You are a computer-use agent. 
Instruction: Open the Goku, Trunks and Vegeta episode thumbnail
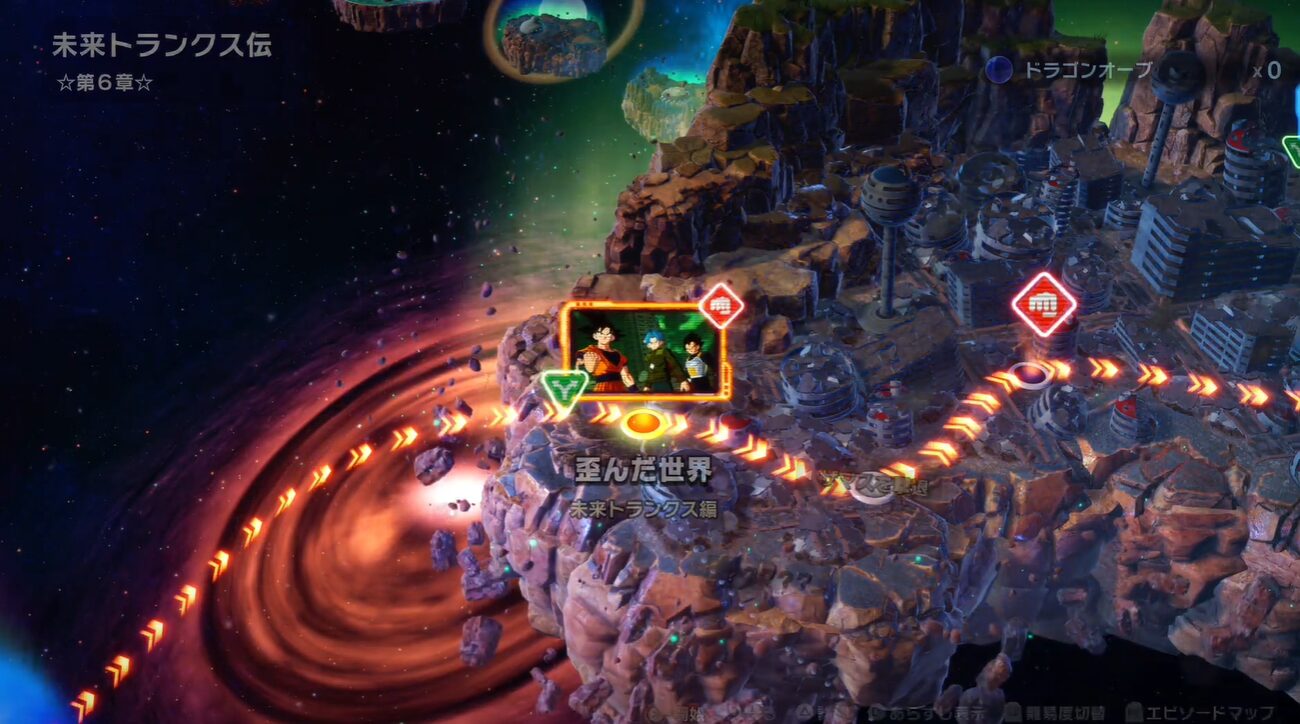click(x=643, y=351)
